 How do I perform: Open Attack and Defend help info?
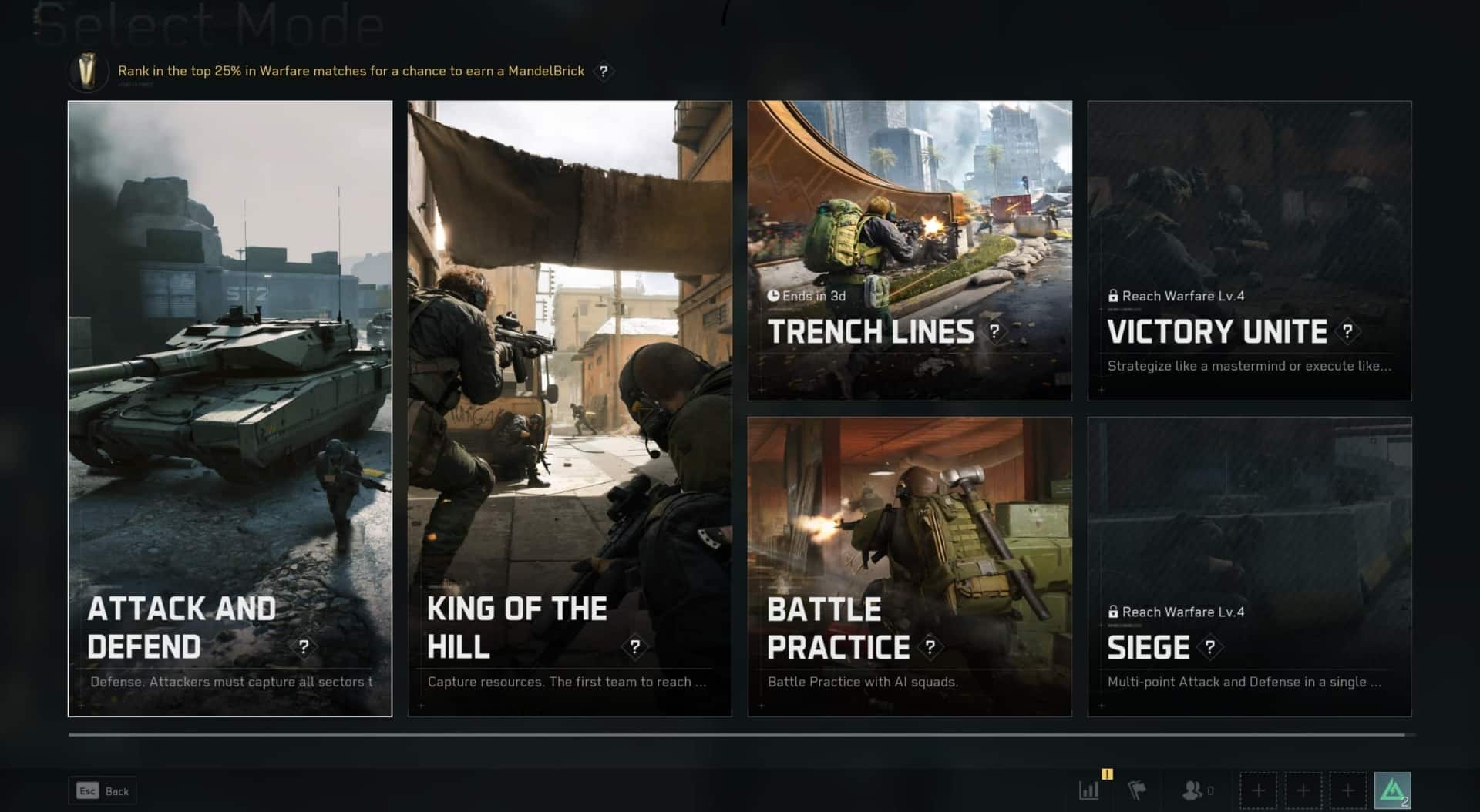(304, 647)
